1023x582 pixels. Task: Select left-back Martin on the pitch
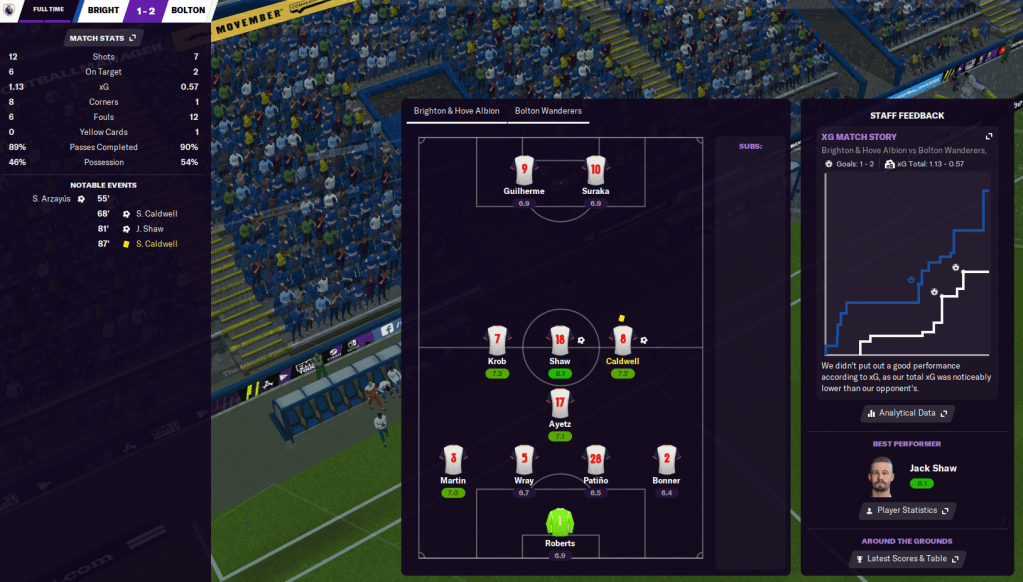[x=453, y=460]
